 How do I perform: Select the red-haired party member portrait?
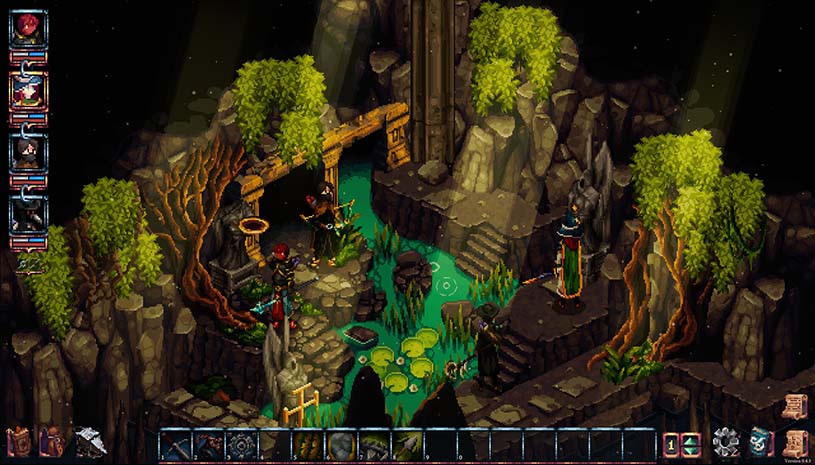(x=28, y=27)
